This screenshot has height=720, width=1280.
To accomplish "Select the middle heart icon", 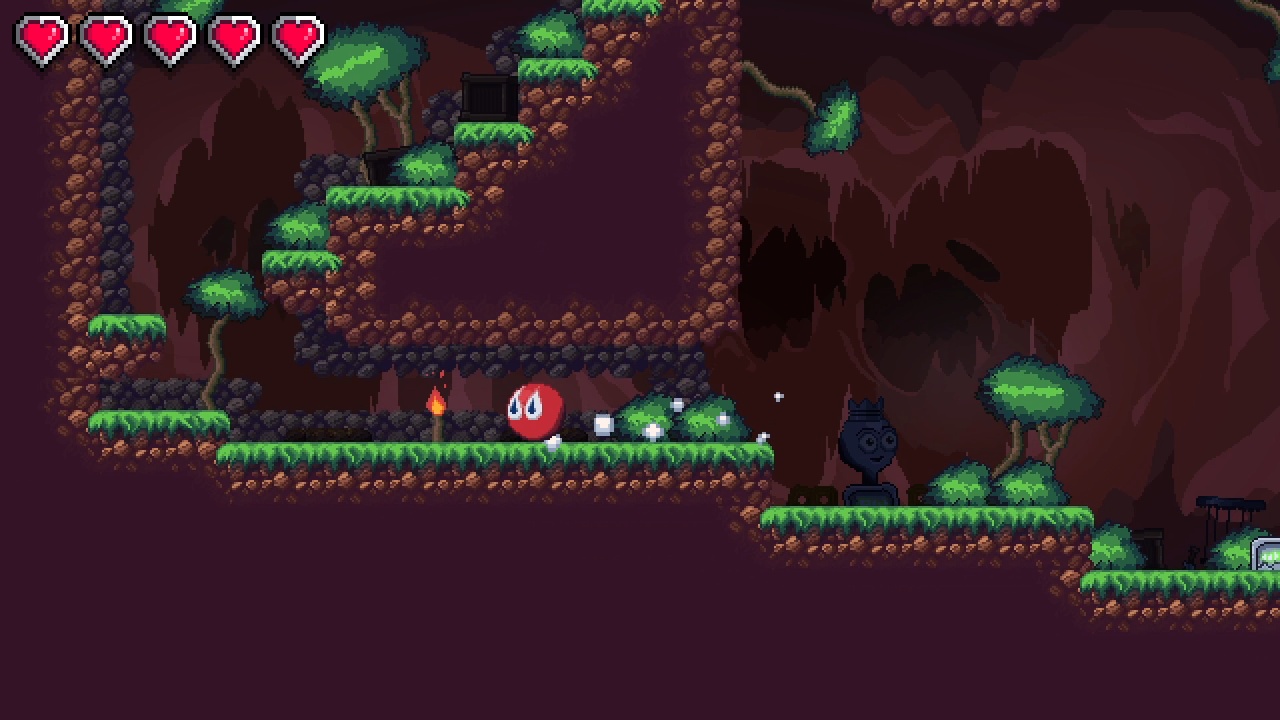I will (x=170, y=35).
